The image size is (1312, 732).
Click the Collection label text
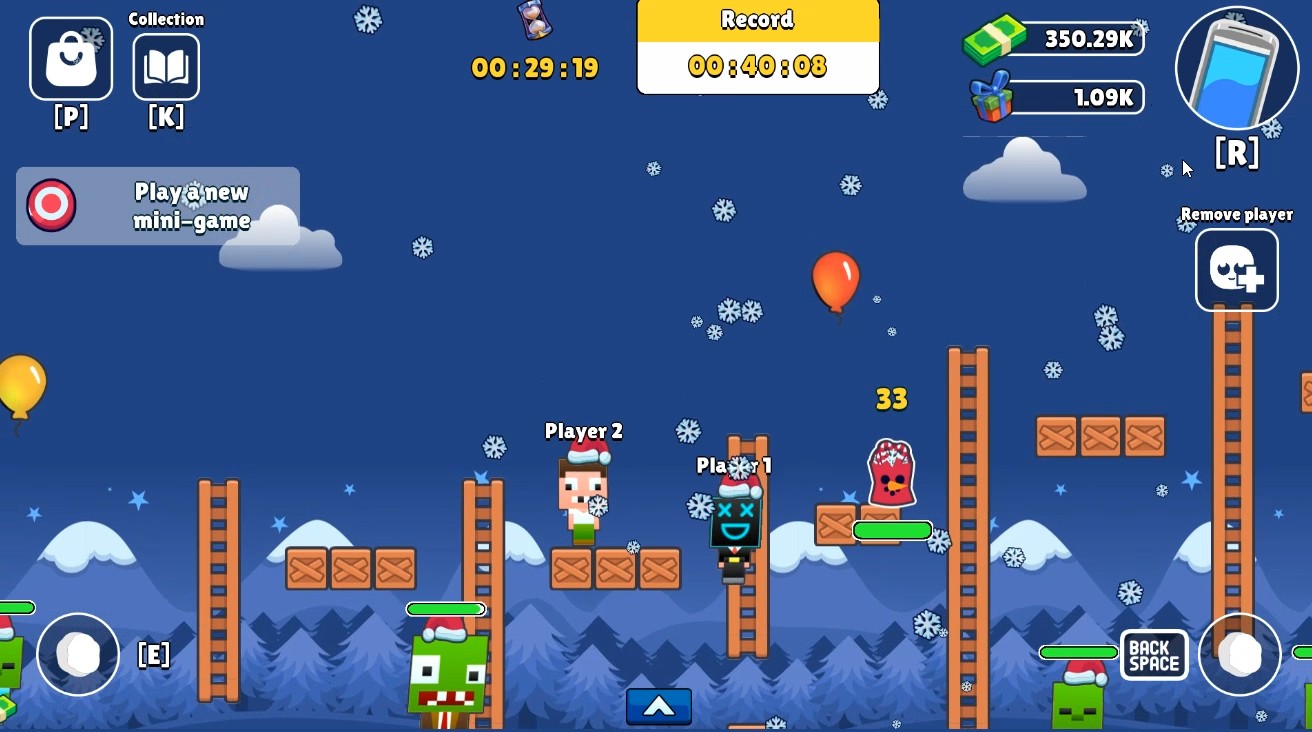coord(166,18)
